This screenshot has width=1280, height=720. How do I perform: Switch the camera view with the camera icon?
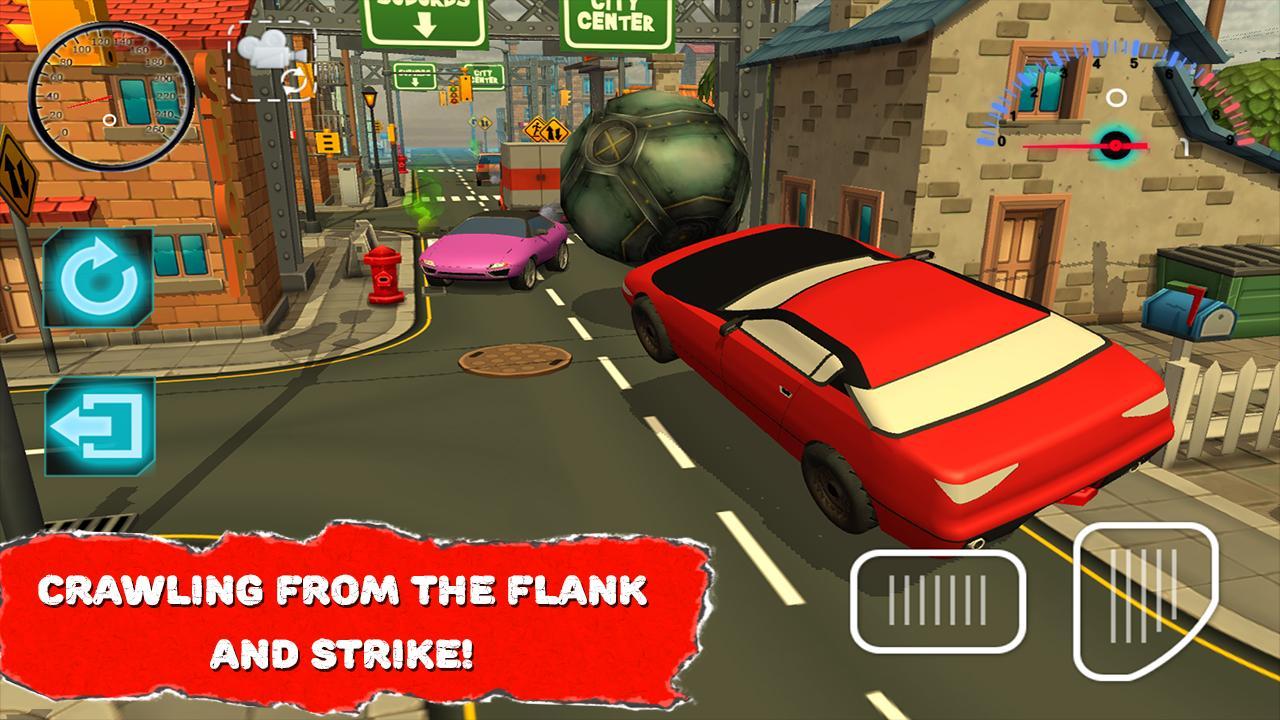(272, 62)
